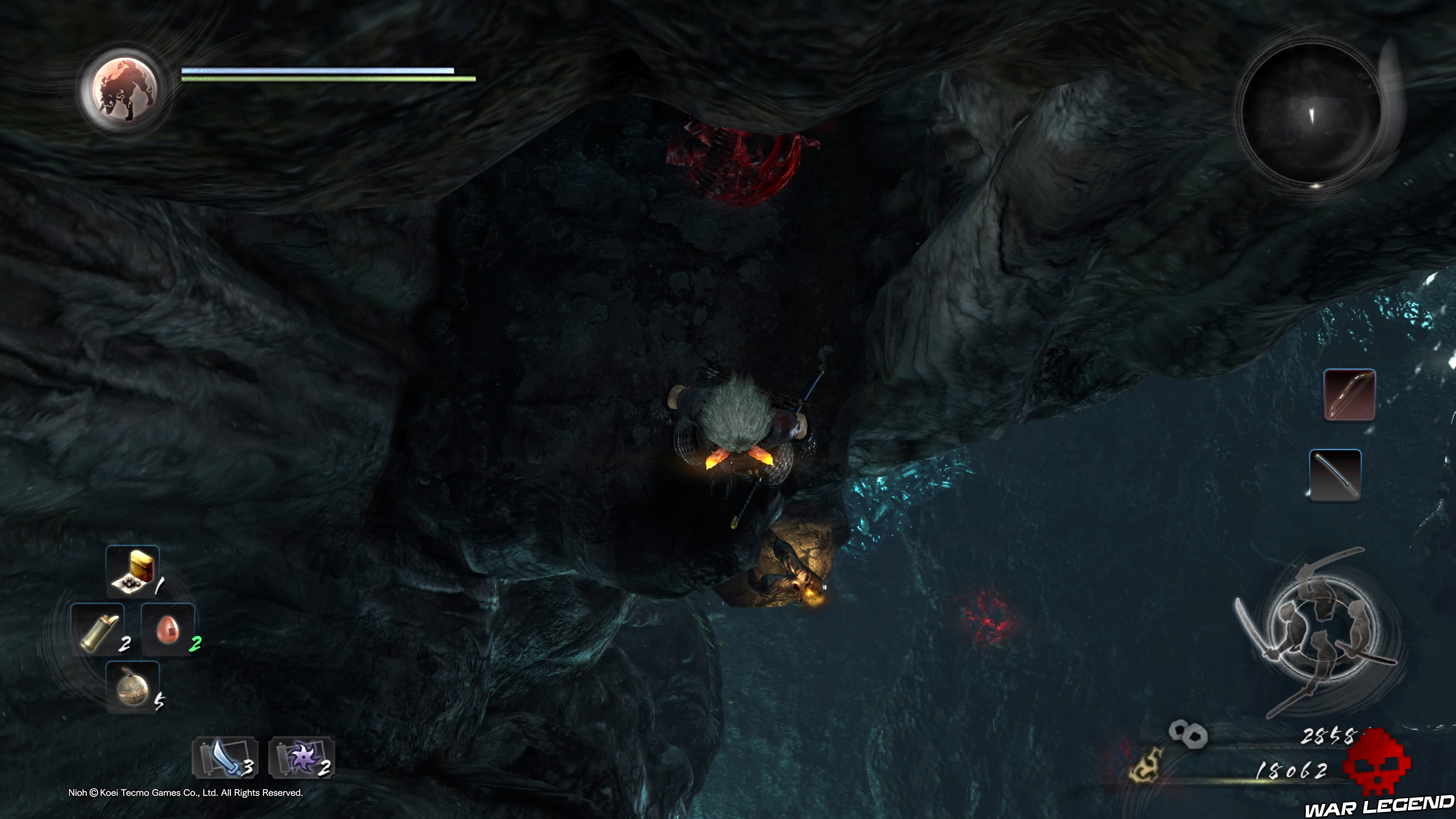Choose the bow ranged weapon slot
1456x819 pixels.
click(x=1349, y=394)
